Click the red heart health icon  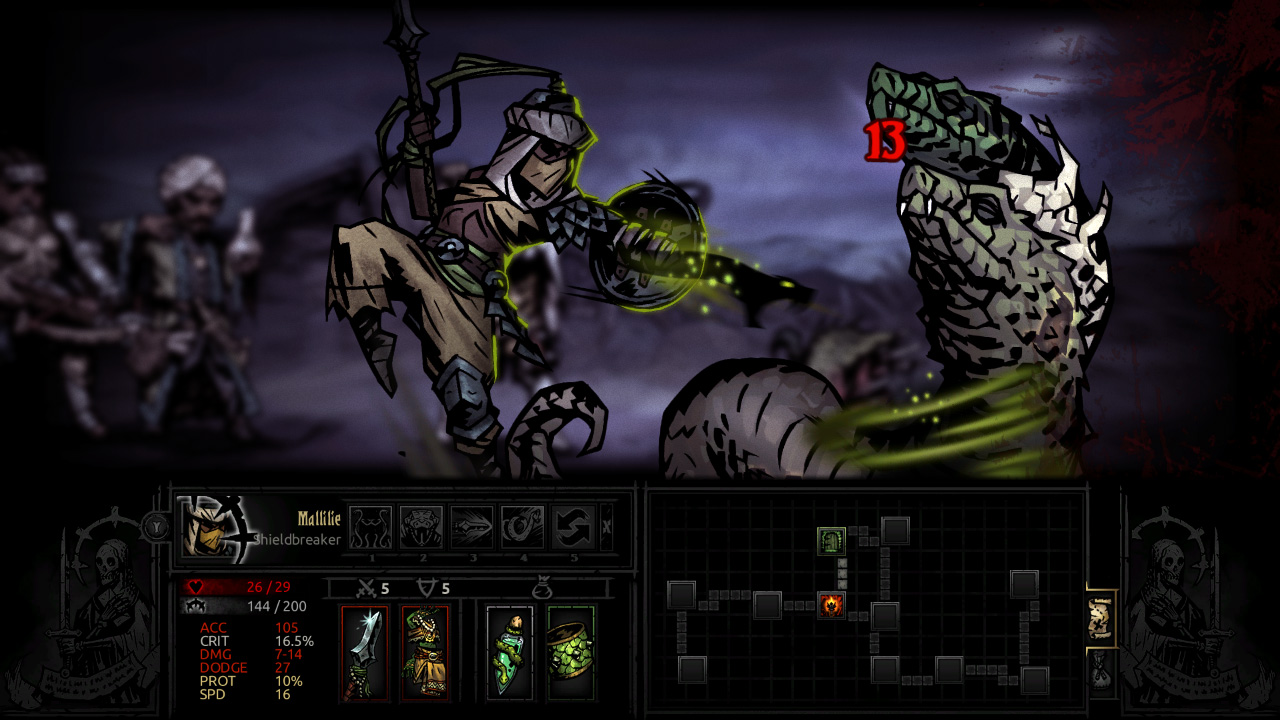[x=196, y=586]
